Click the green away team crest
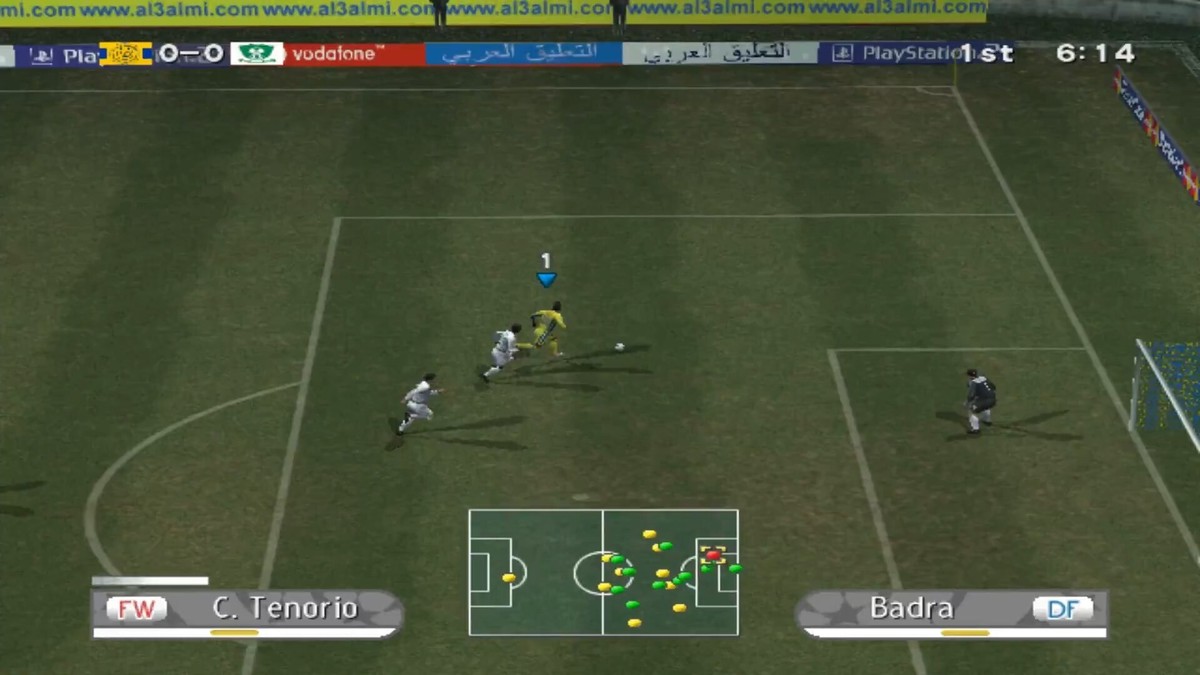 pyautogui.click(x=257, y=54)
